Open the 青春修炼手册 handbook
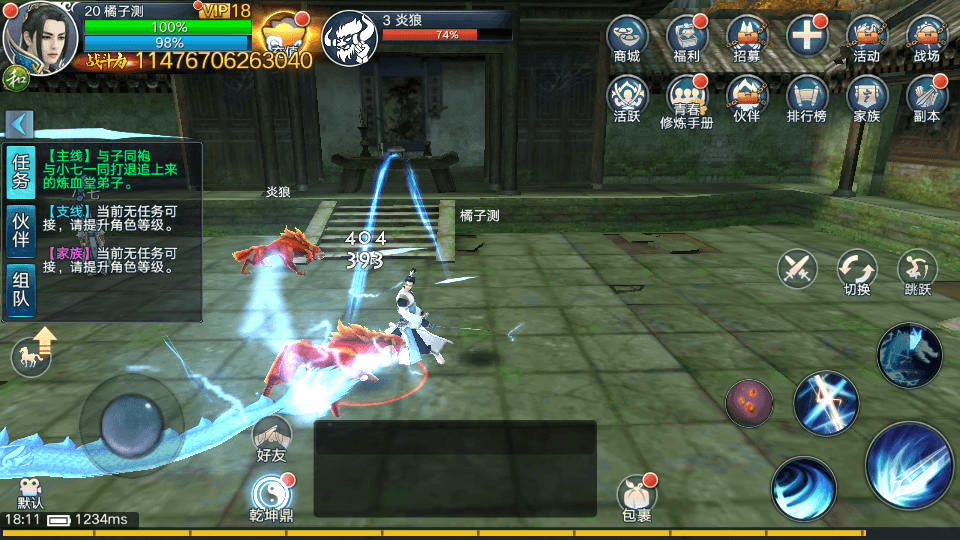Viewport: 960px width, 540px height. [687, 100]
